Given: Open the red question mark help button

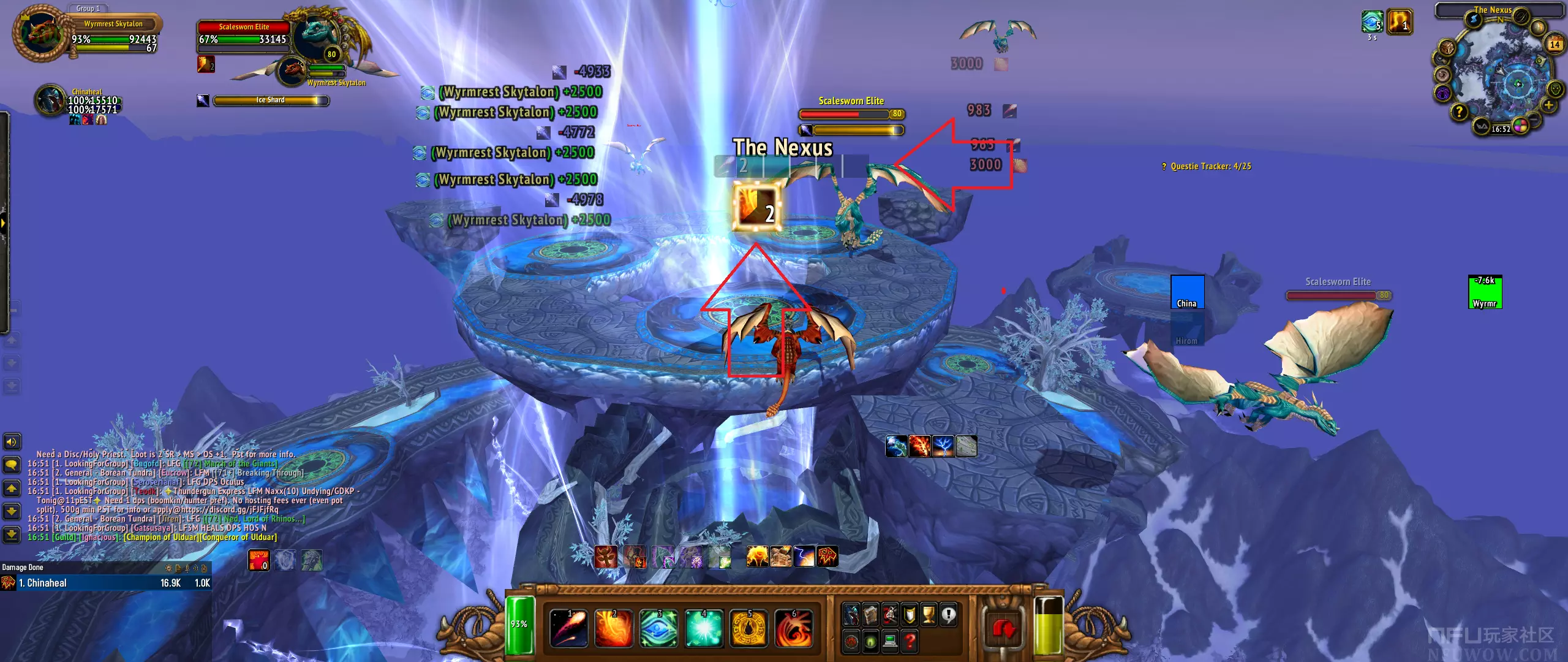Looking at the screenshot, I should (910, 641).
